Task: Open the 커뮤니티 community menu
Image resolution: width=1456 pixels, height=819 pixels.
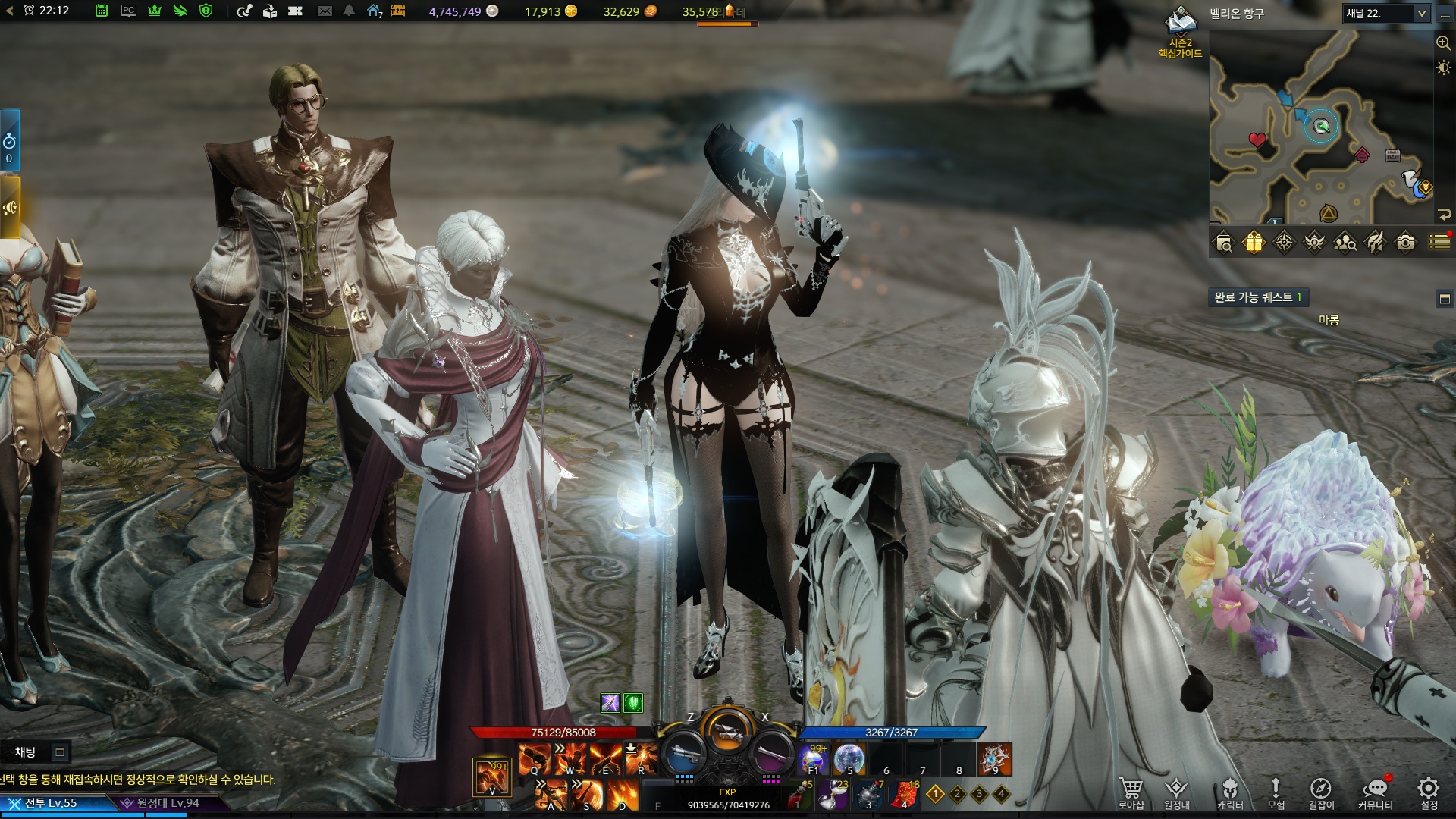Action: pyautogui.click(x=1375, y=792)
